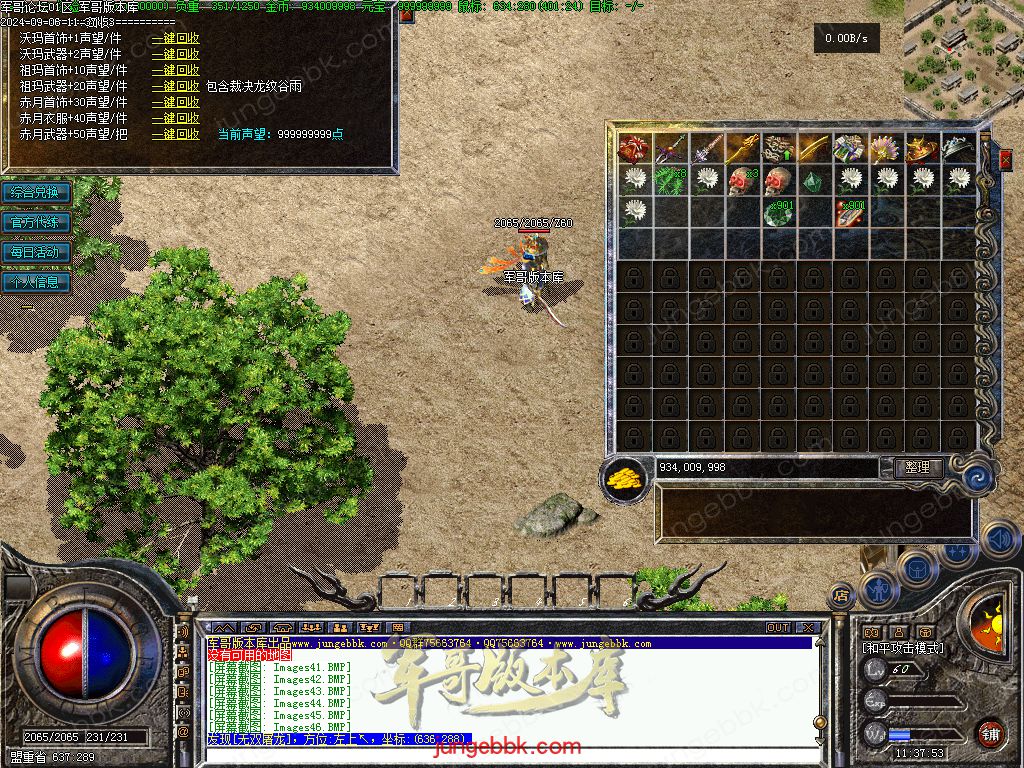Recycle 祖玛武器 with its 一键回收 link

point(175,86)
